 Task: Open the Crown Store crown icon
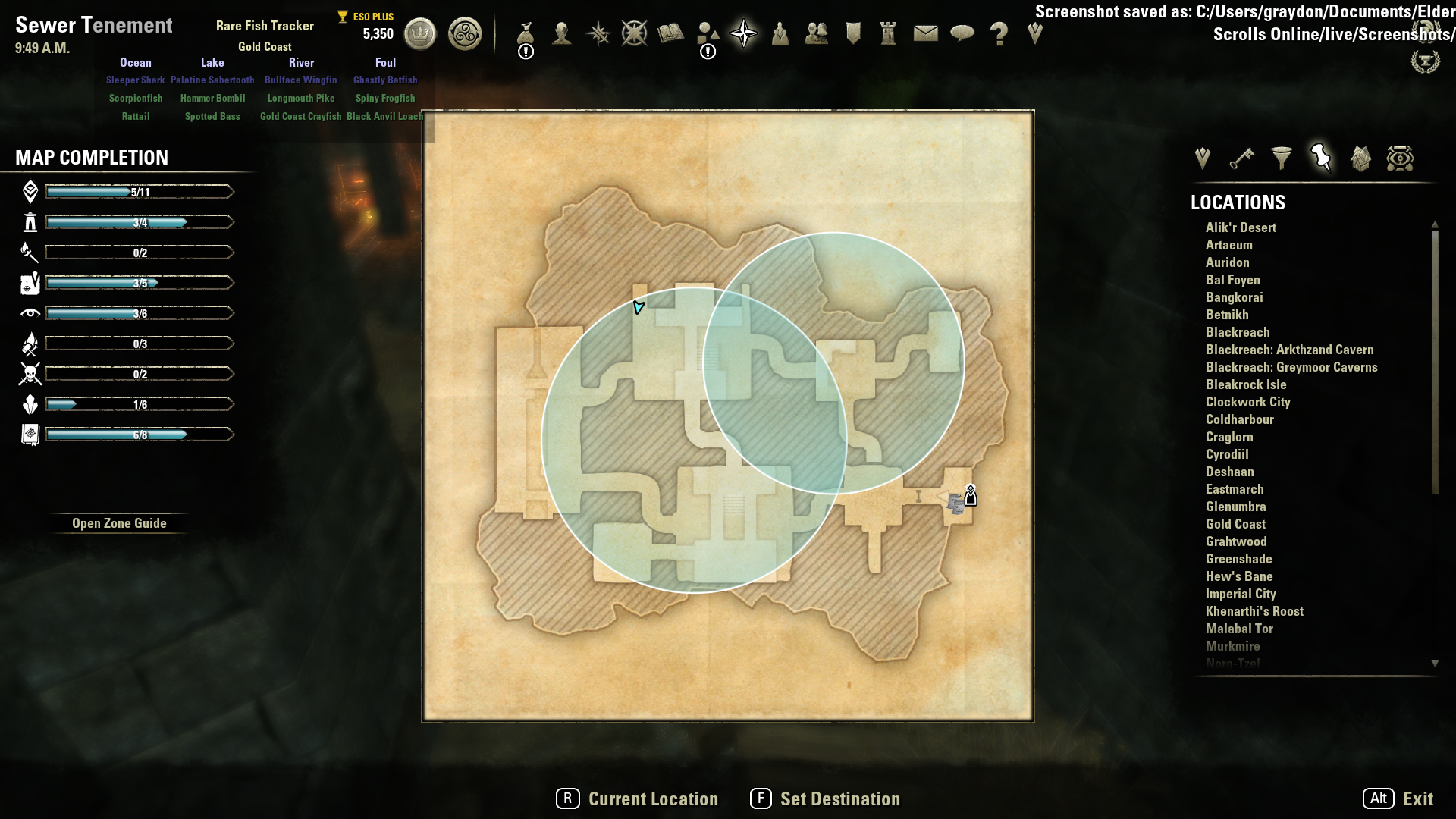(420, 33)
